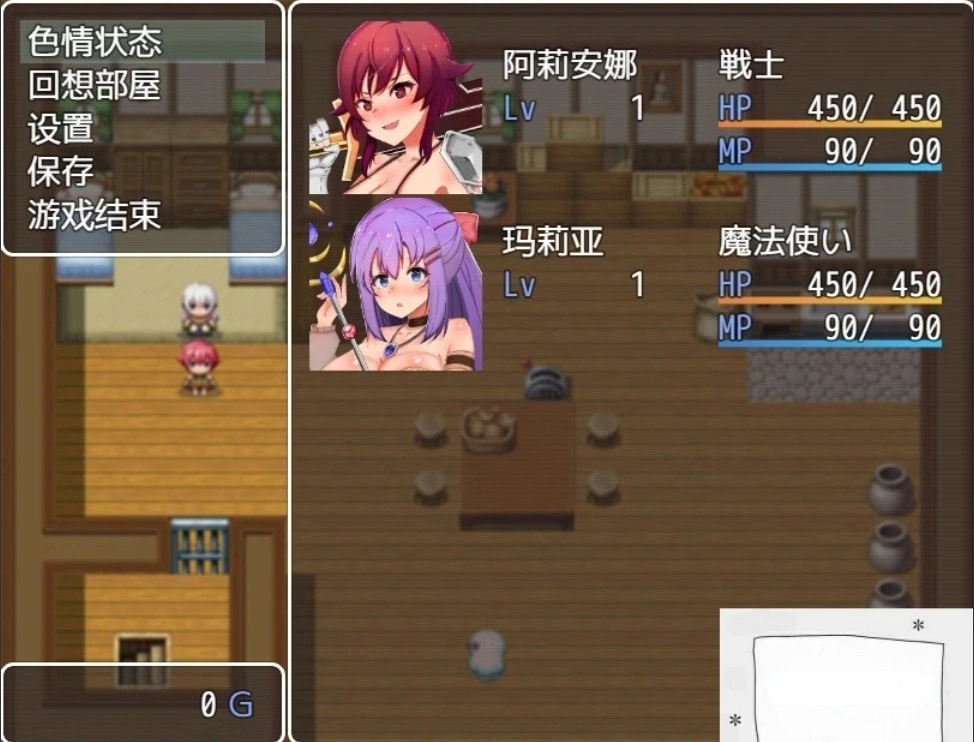Viewport: 974px width, 742px height.
Task: Open the 色情状态 menu entry
Action: (x=95, y=42)
